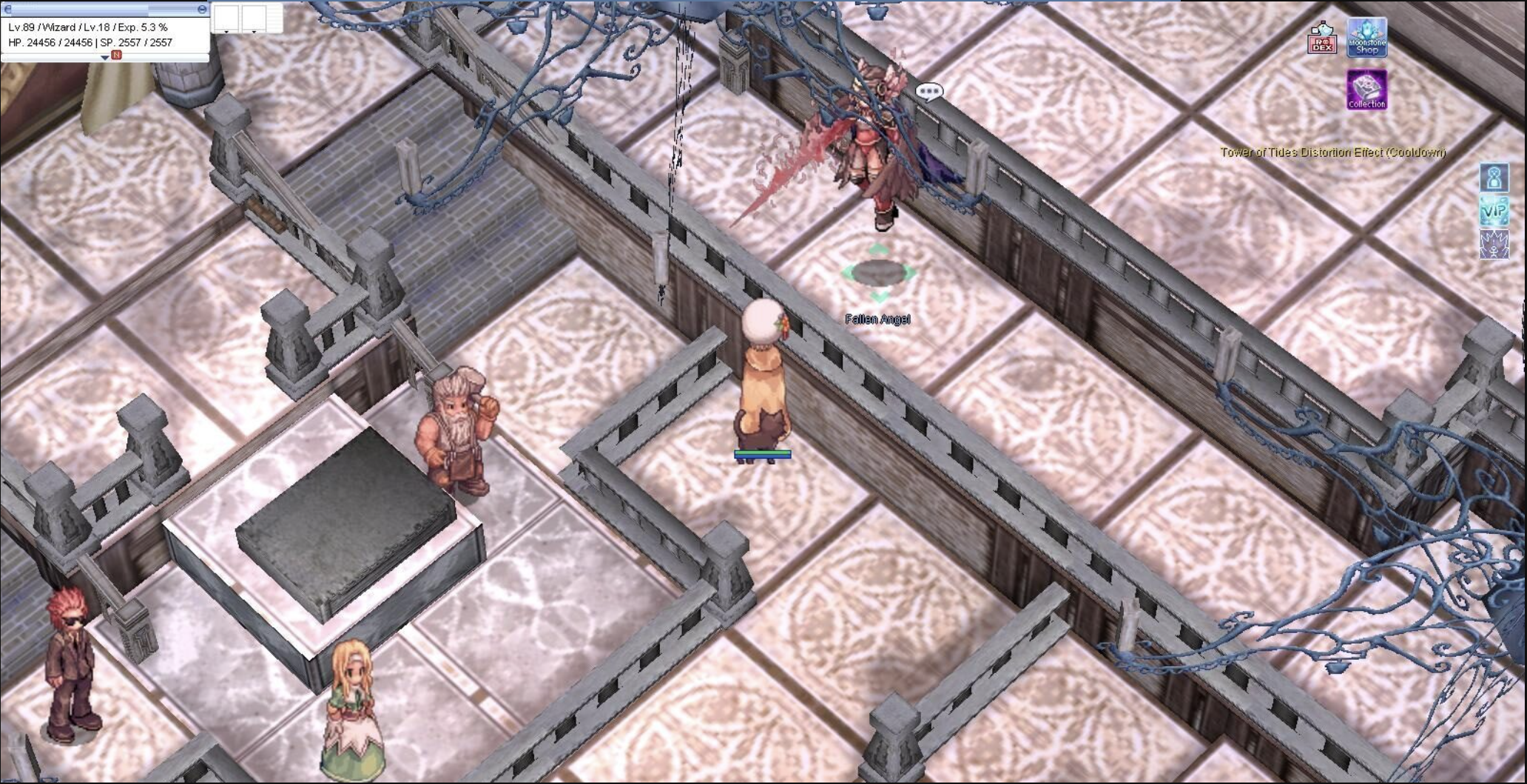Image resolution: width=1527 pixels, height=784 pixels.
Task: Open the Collection book icon
Action: (x=1366, y=90)
